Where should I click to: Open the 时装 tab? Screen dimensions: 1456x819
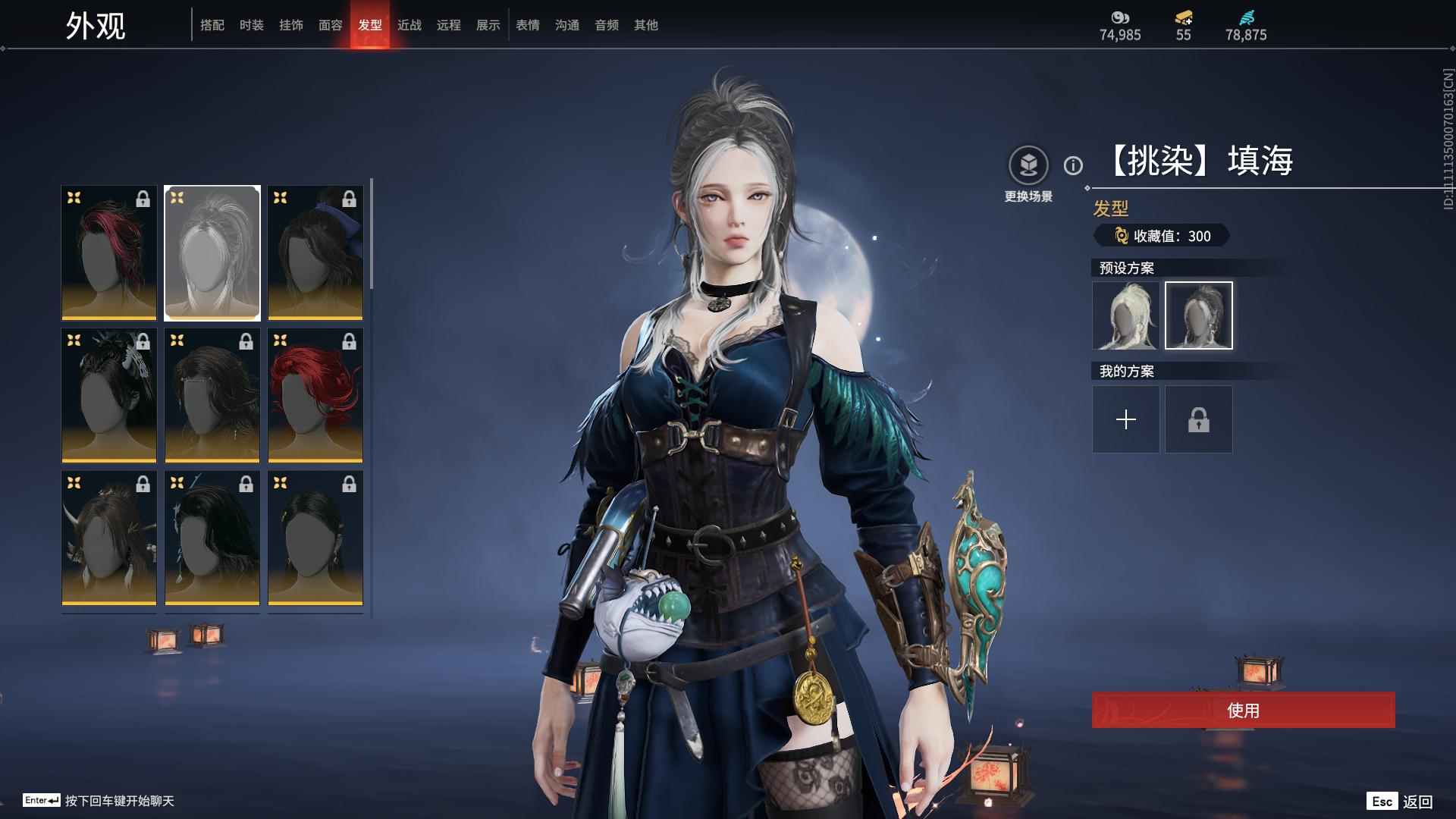pyautogui.click(x=252, y=25)
